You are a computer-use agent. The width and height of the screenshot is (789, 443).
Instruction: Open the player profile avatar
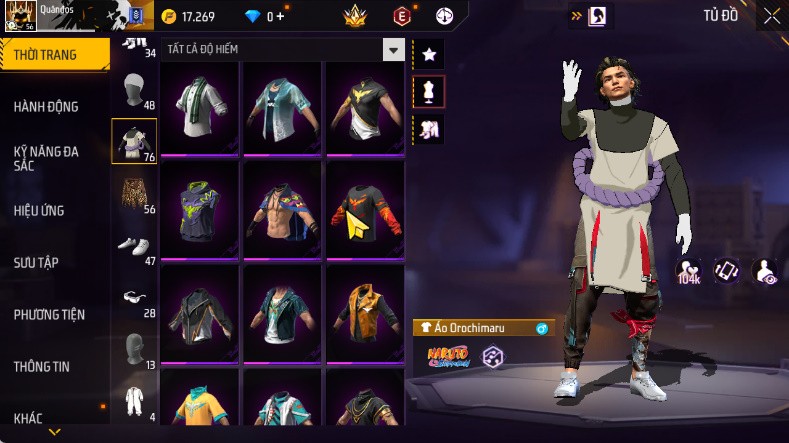point(19,17)
